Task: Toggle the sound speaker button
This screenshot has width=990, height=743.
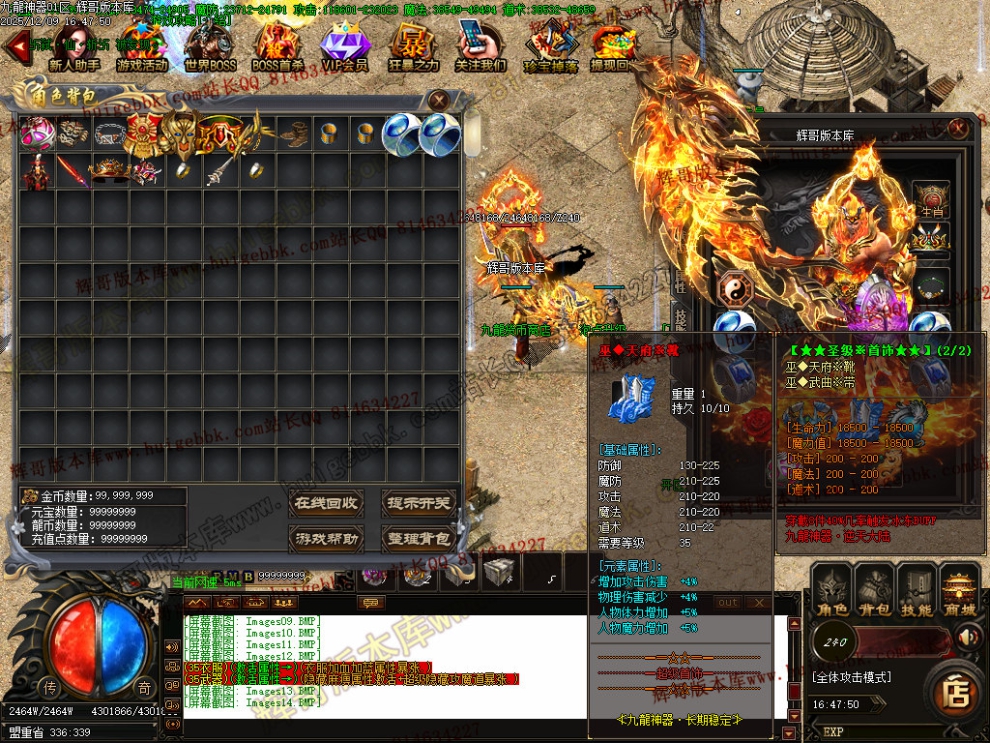Action: (967, 637)
